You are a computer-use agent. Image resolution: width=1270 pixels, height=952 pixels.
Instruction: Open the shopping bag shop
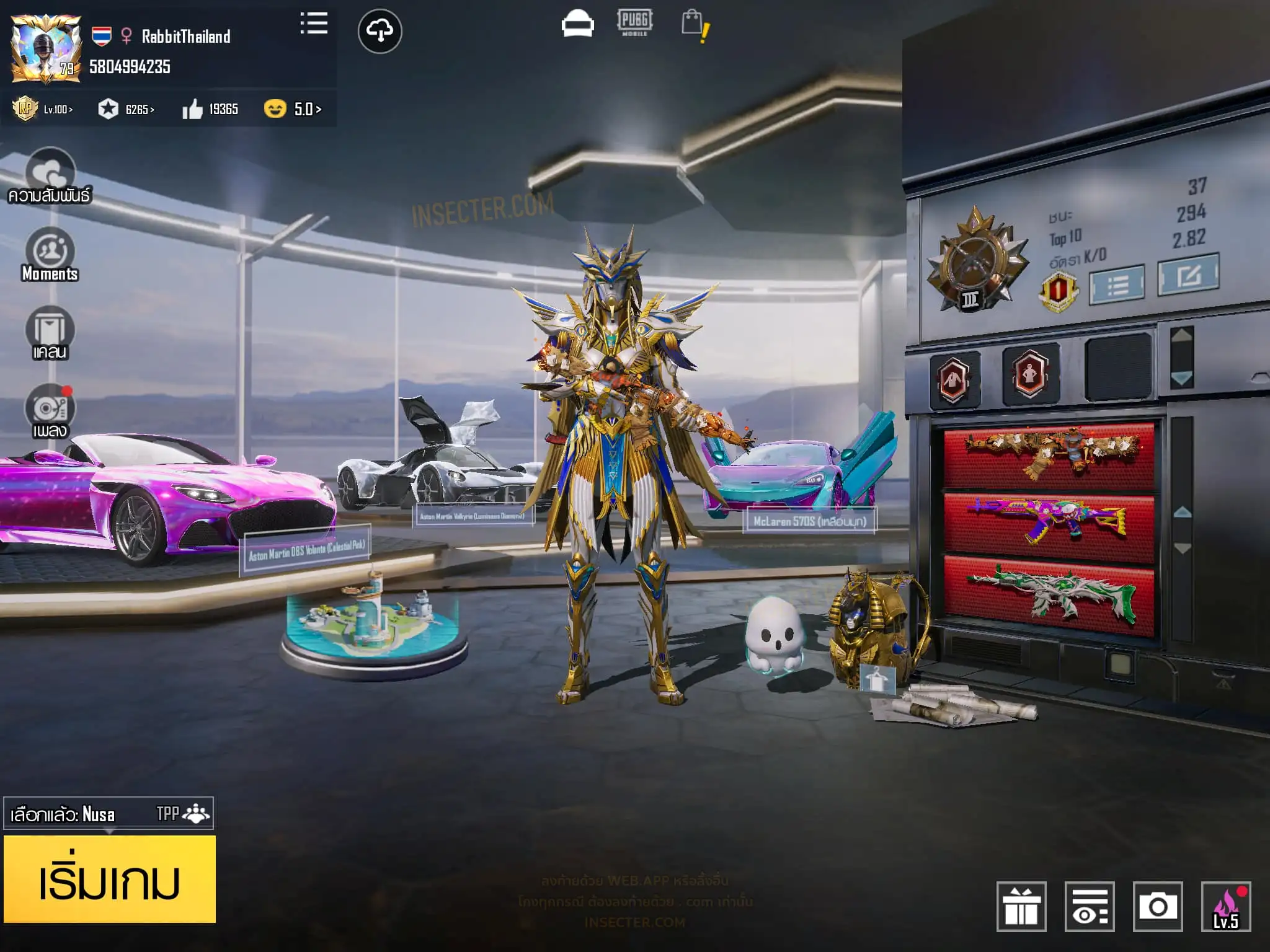tap(694, 25)
